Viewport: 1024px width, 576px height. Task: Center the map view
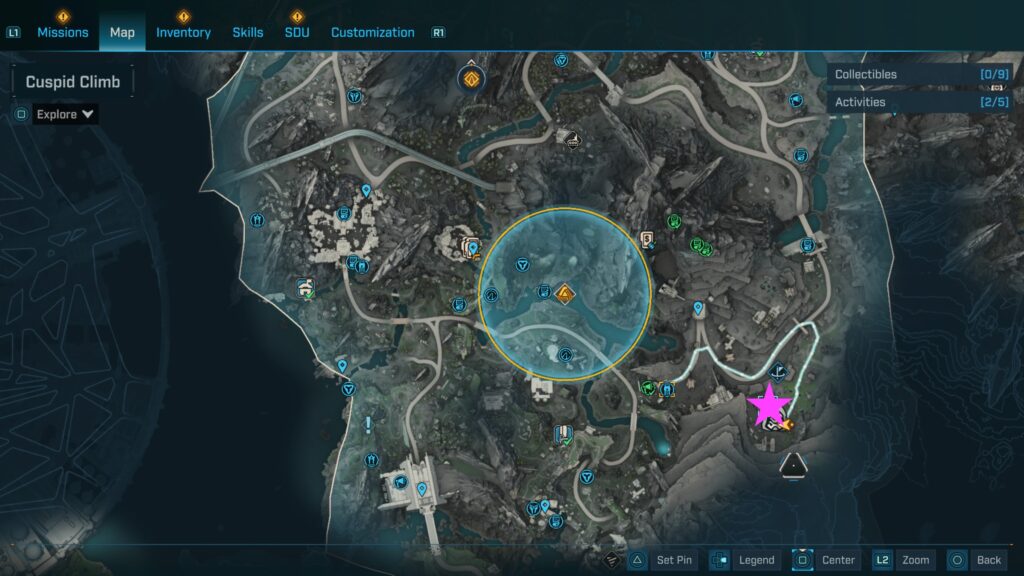824,560
